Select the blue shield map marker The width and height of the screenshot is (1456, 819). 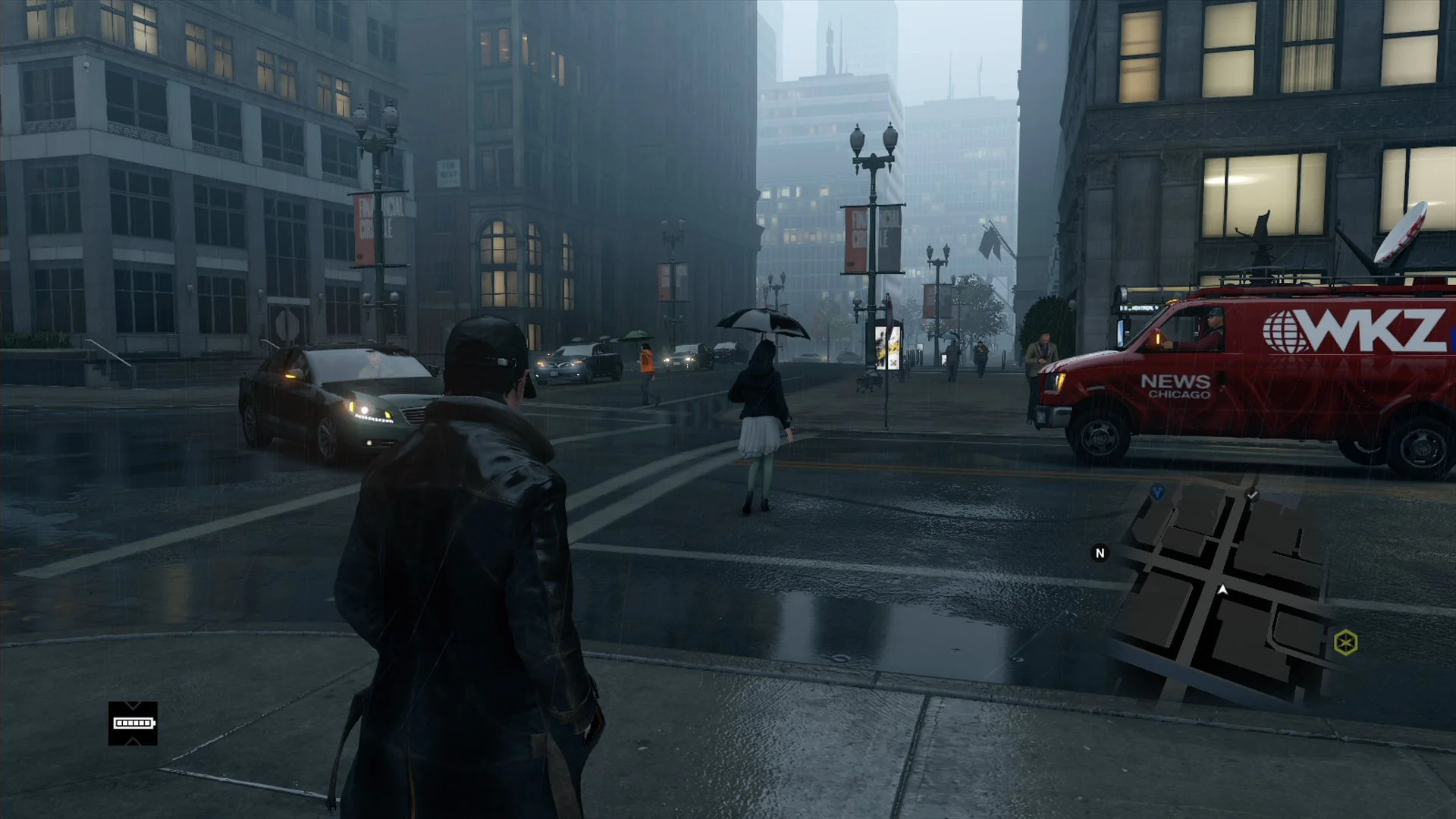1157,493
